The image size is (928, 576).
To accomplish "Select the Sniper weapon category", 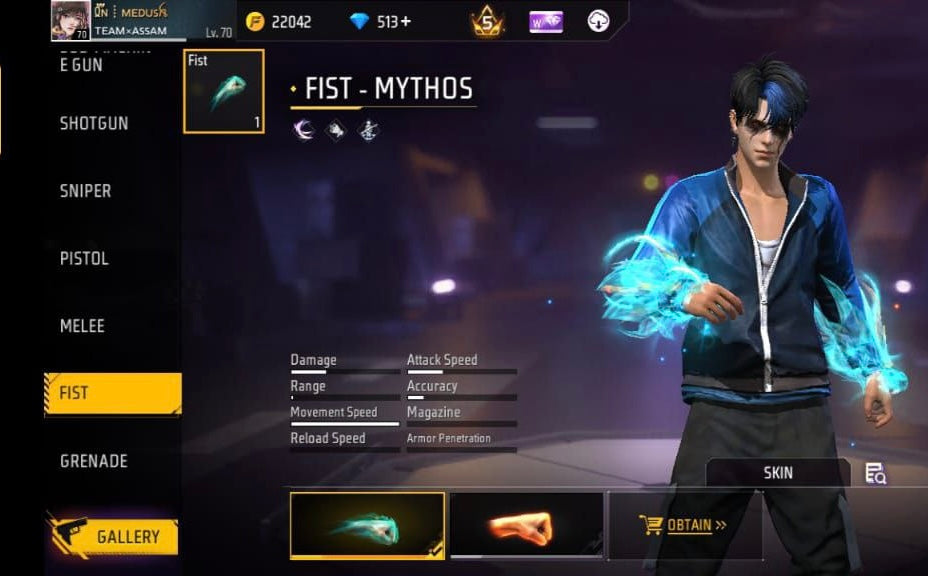I will (x=86, y=191).
